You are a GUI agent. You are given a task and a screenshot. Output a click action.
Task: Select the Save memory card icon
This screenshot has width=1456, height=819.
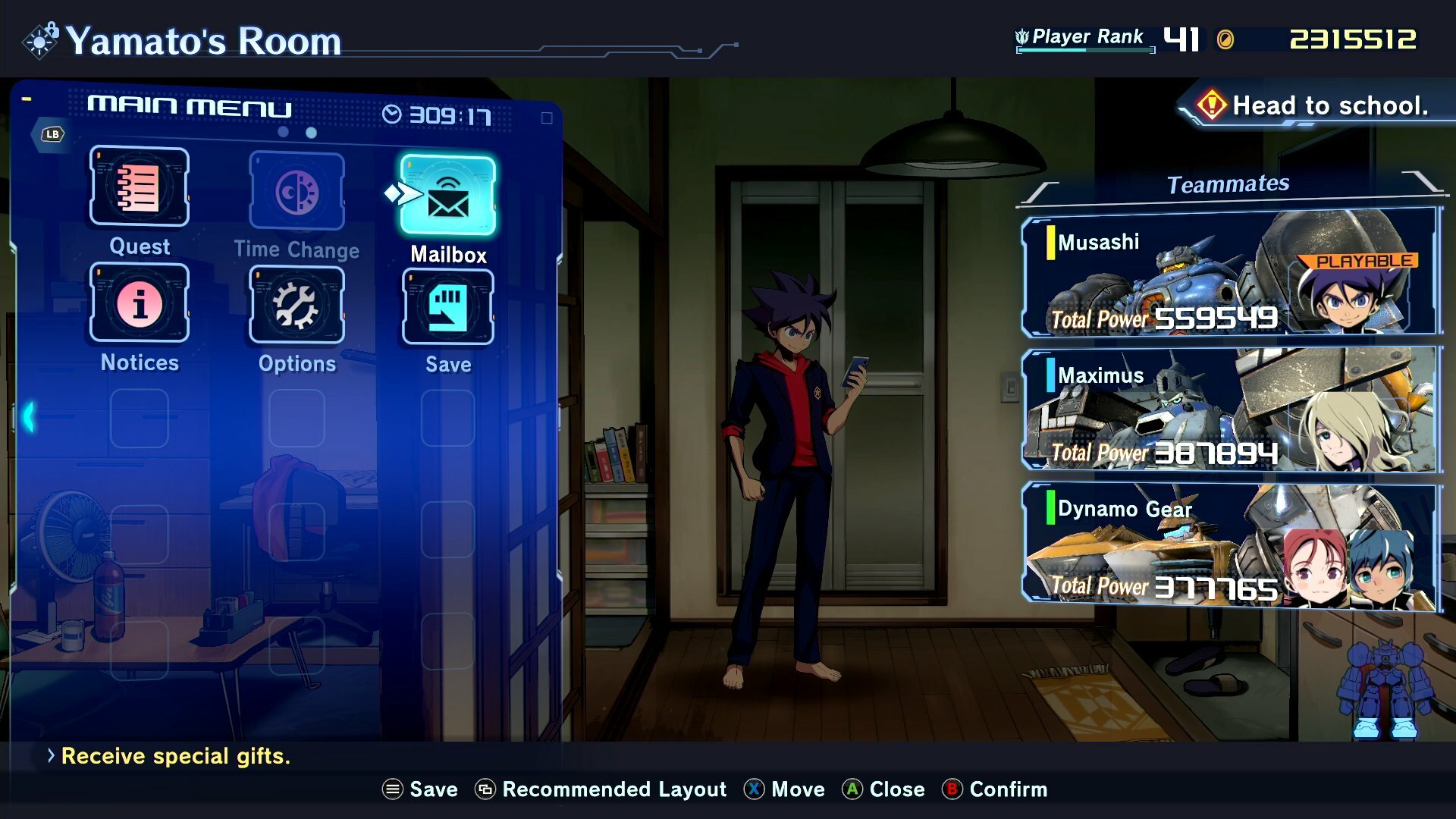tap(447, 309)
